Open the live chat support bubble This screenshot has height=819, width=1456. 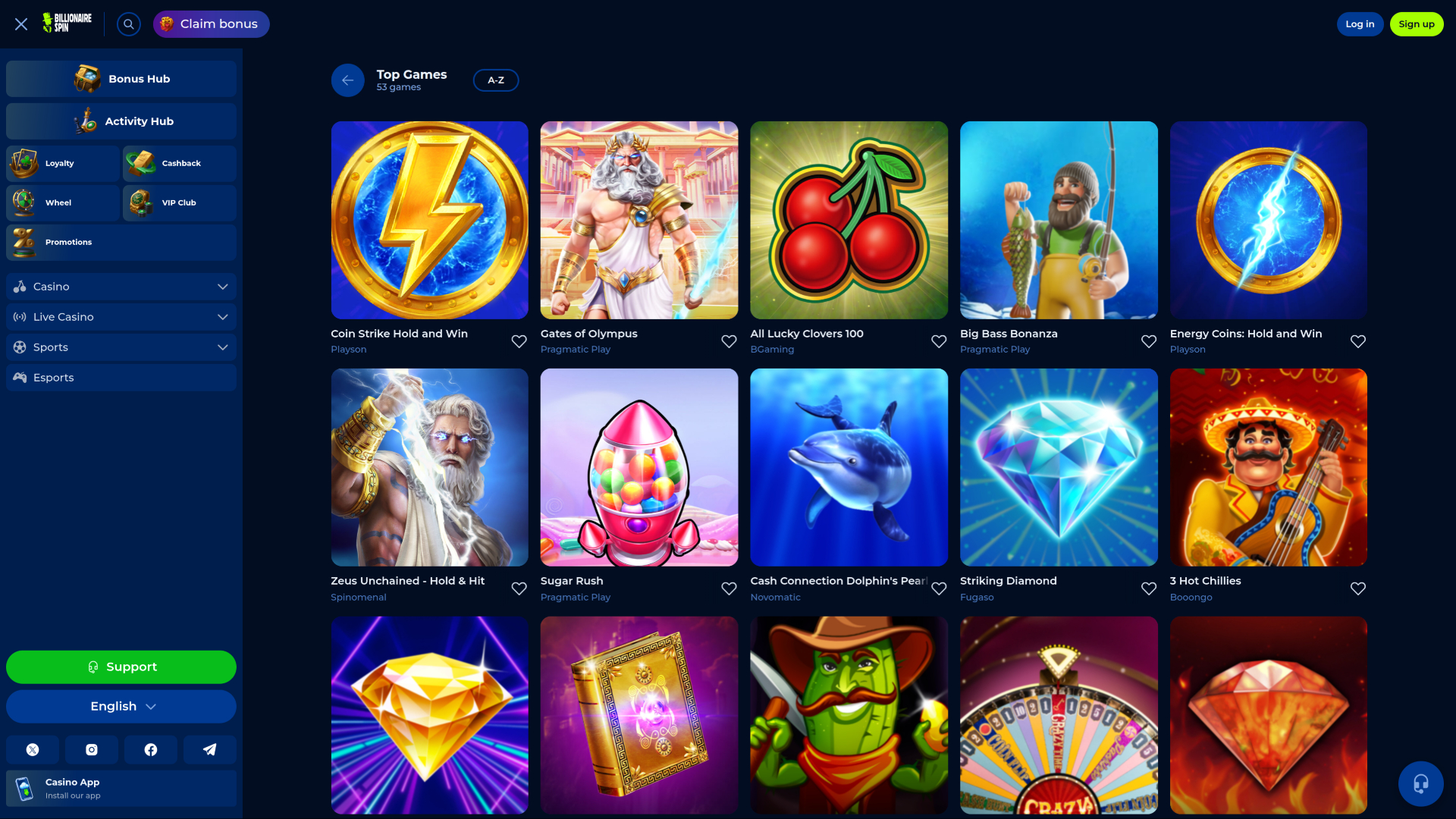[1420, 784]
